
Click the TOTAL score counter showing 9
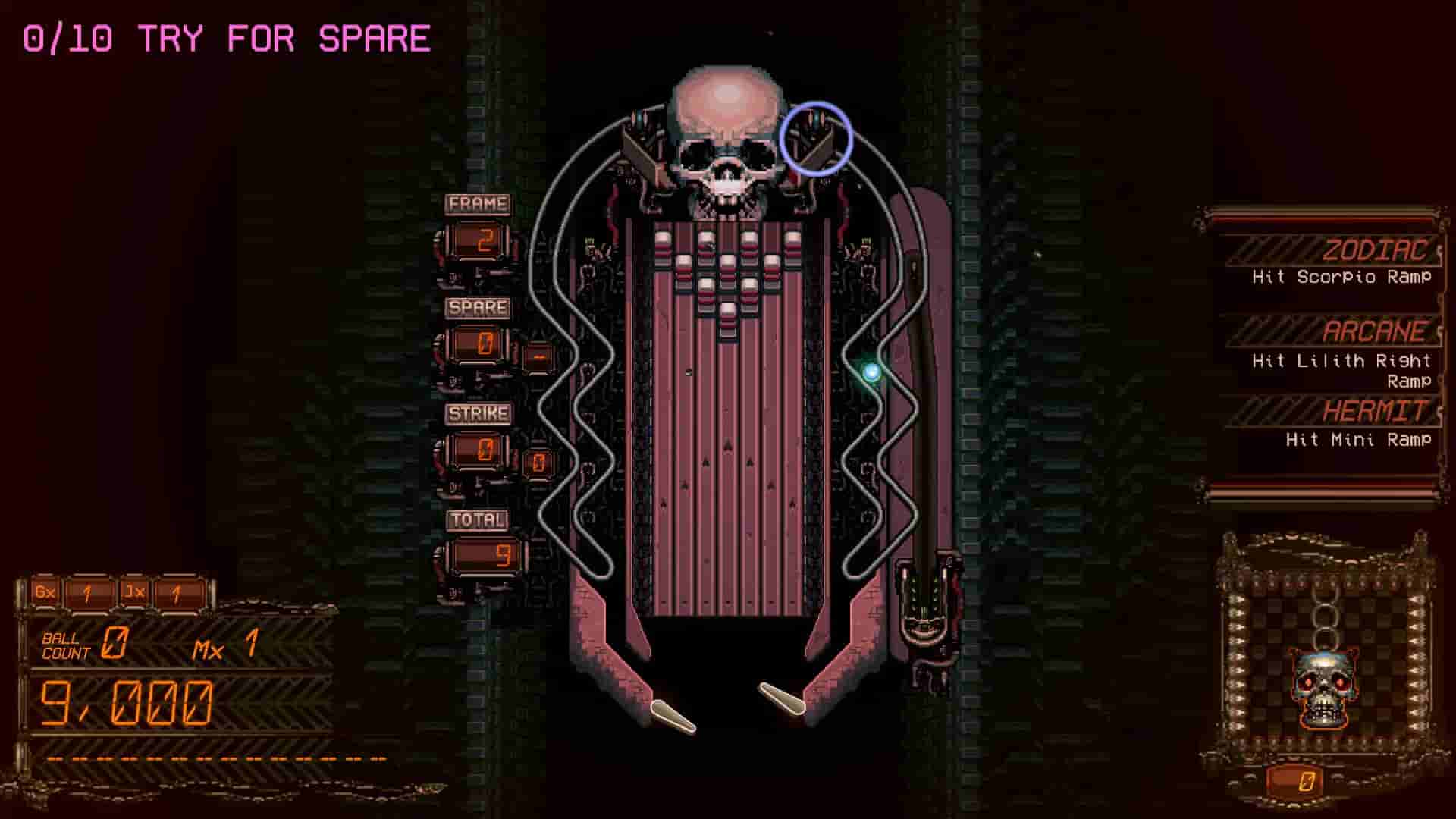pos(485,554)
